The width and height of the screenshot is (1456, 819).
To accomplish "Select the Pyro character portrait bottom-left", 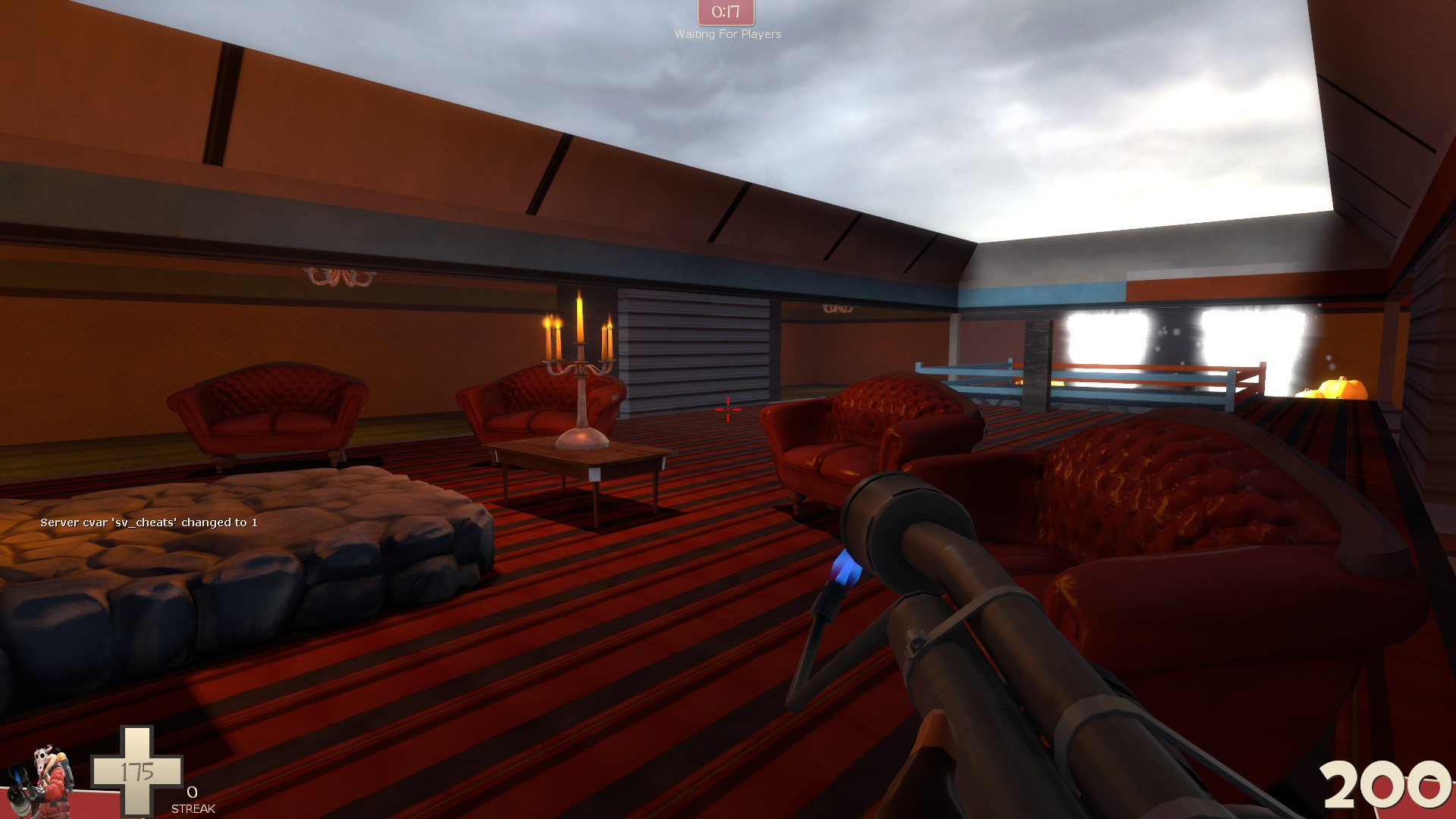I will coord(49,781).
